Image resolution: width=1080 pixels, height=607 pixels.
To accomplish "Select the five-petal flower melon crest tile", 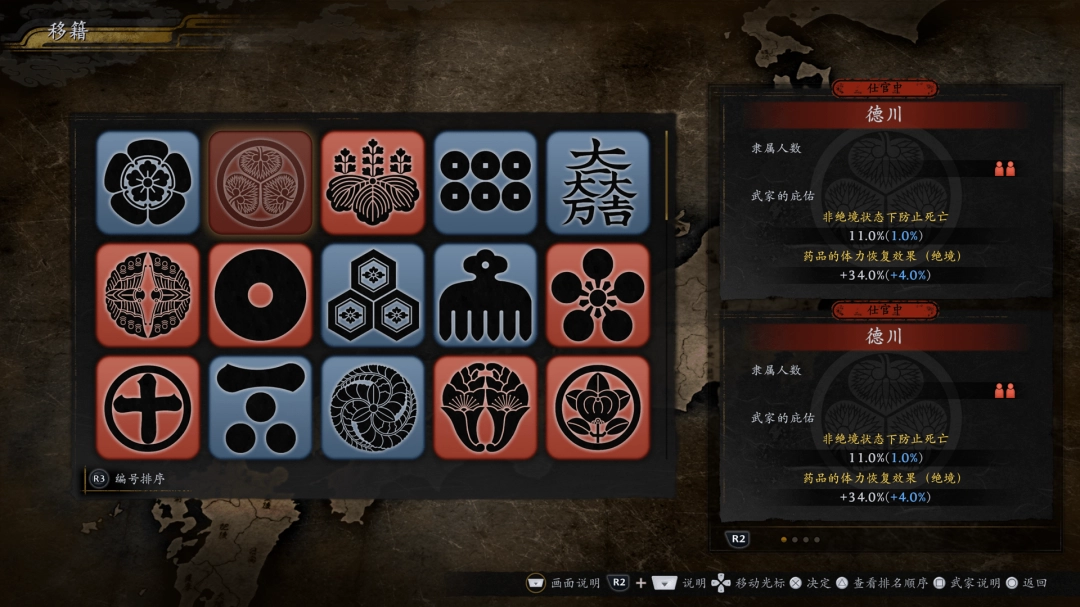I will click(148, 182).
